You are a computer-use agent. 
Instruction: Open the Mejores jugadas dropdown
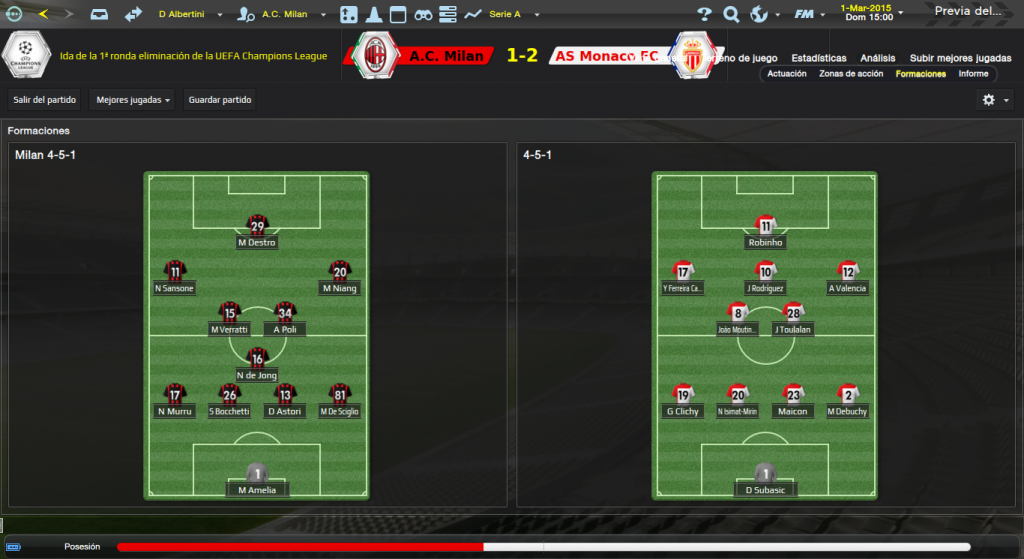[x=132, y=100]
